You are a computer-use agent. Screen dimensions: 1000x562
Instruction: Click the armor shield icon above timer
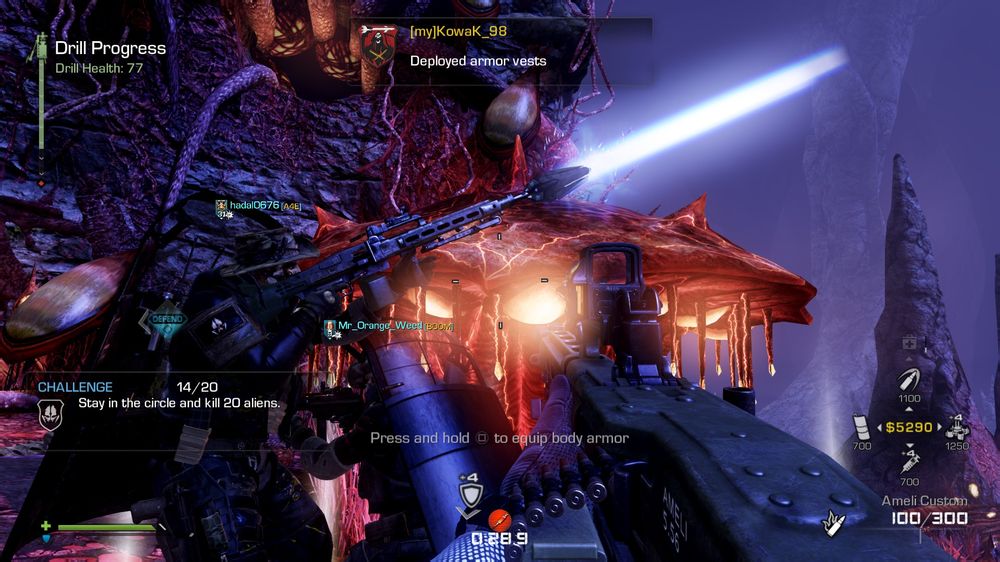click(469, 496)
